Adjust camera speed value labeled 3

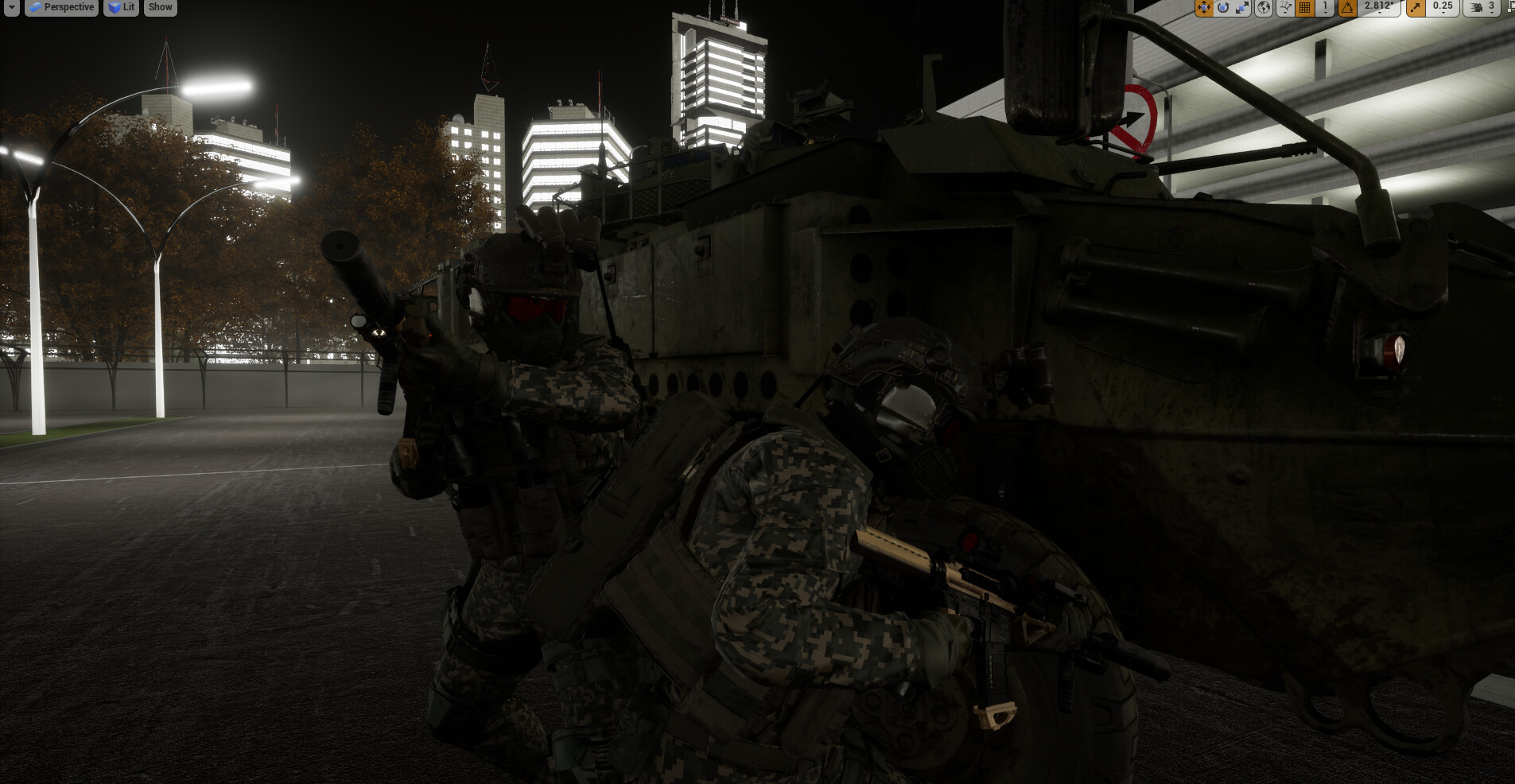pyautogui.click(x=1490, y=7)
